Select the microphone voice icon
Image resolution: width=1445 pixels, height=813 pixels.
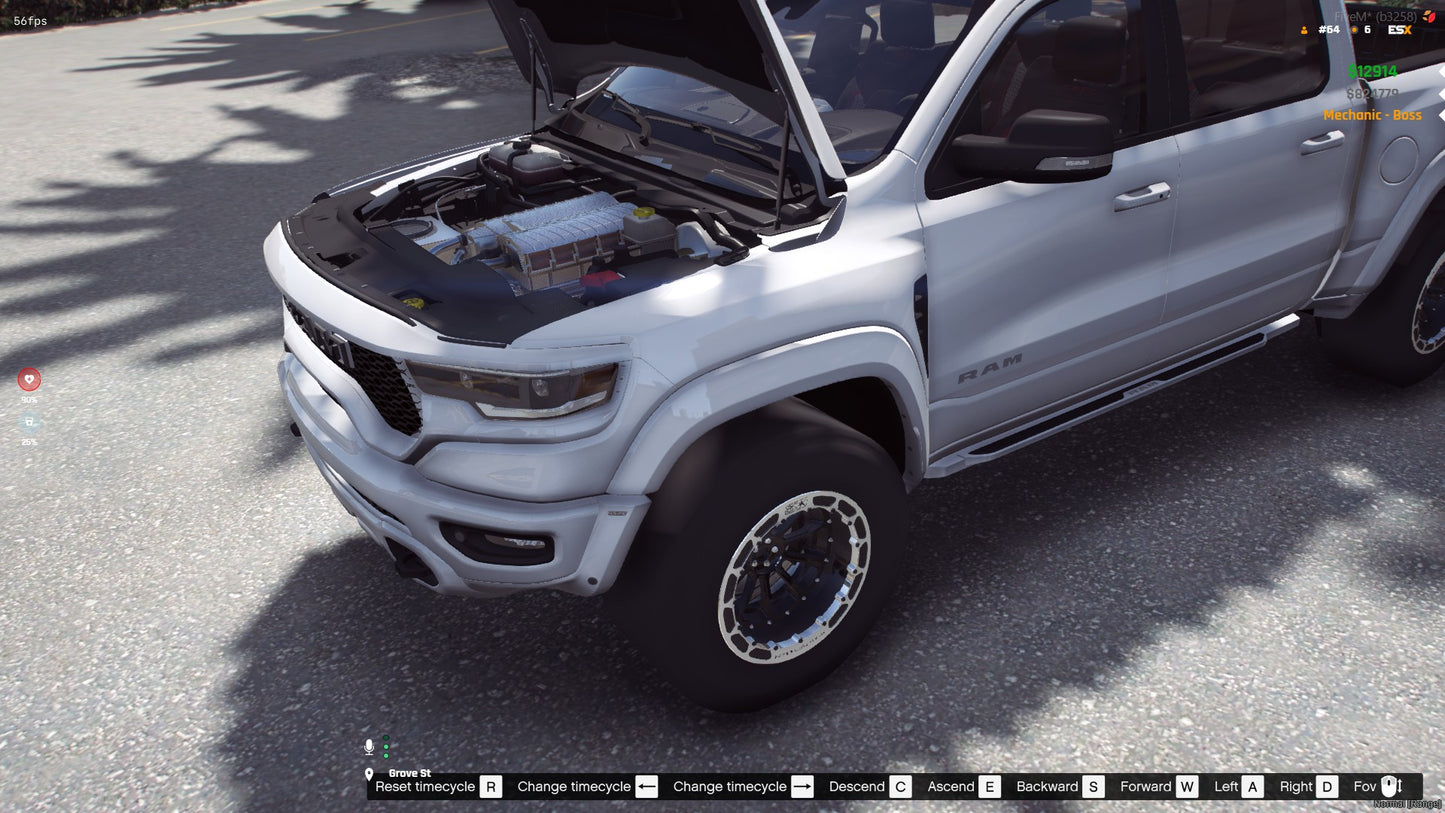click(x=368, y=746)
